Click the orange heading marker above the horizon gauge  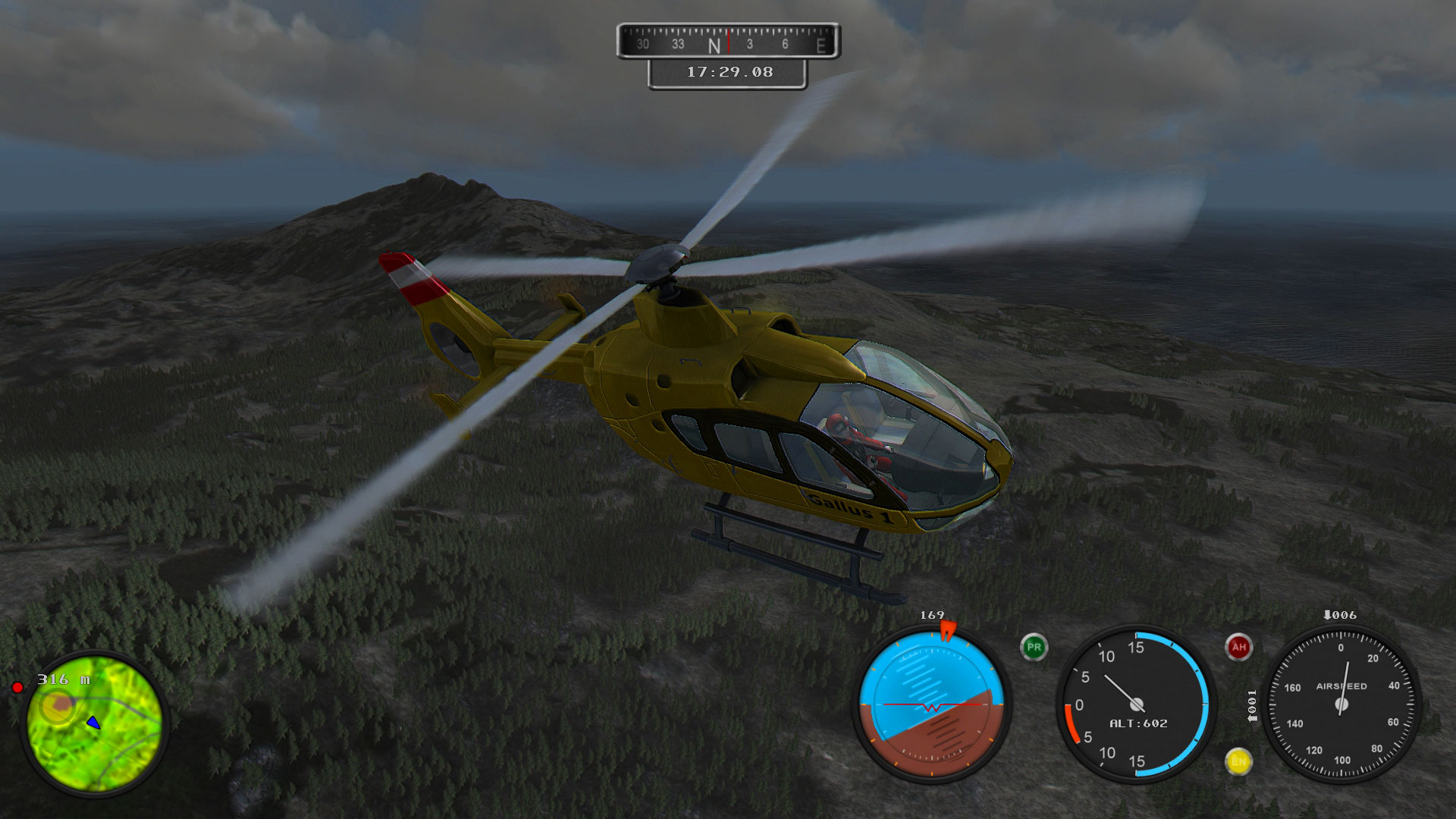949,630
